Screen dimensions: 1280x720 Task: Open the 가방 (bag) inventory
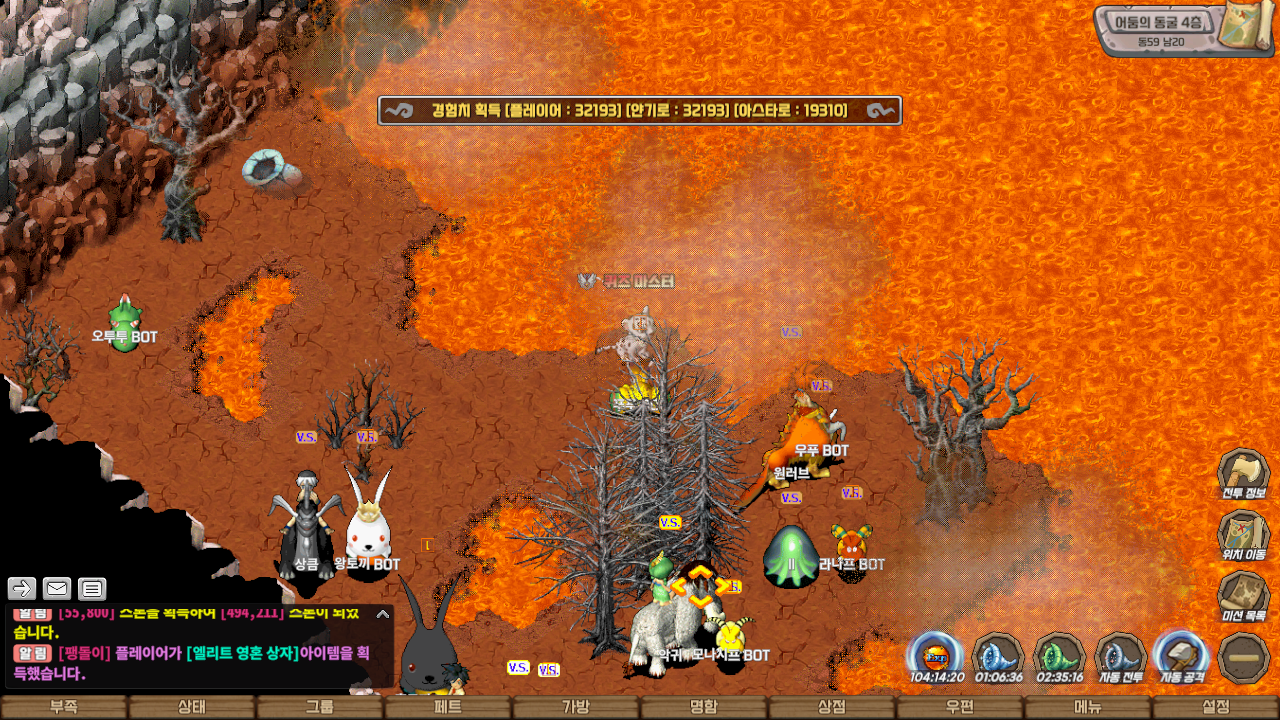click(576, 707)
